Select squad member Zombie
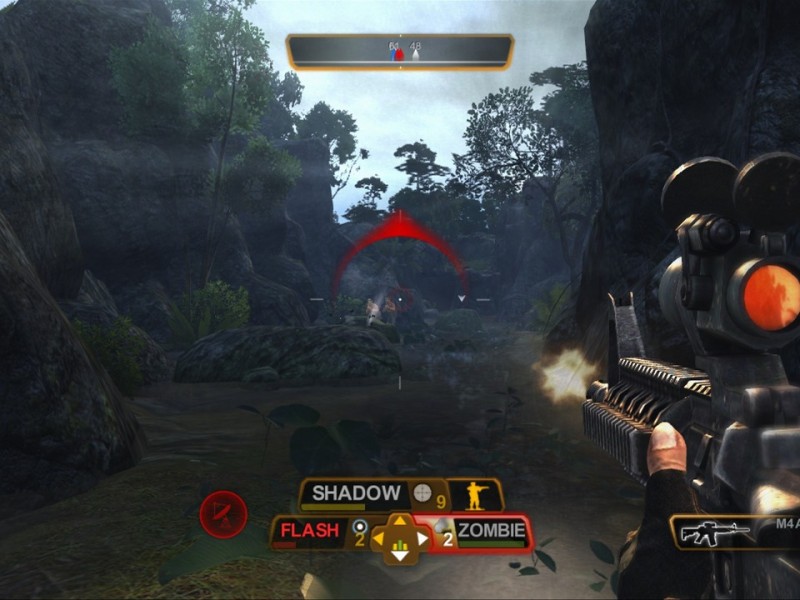The width and height of the screenshot is (800, 600). (x=491, y=532)
